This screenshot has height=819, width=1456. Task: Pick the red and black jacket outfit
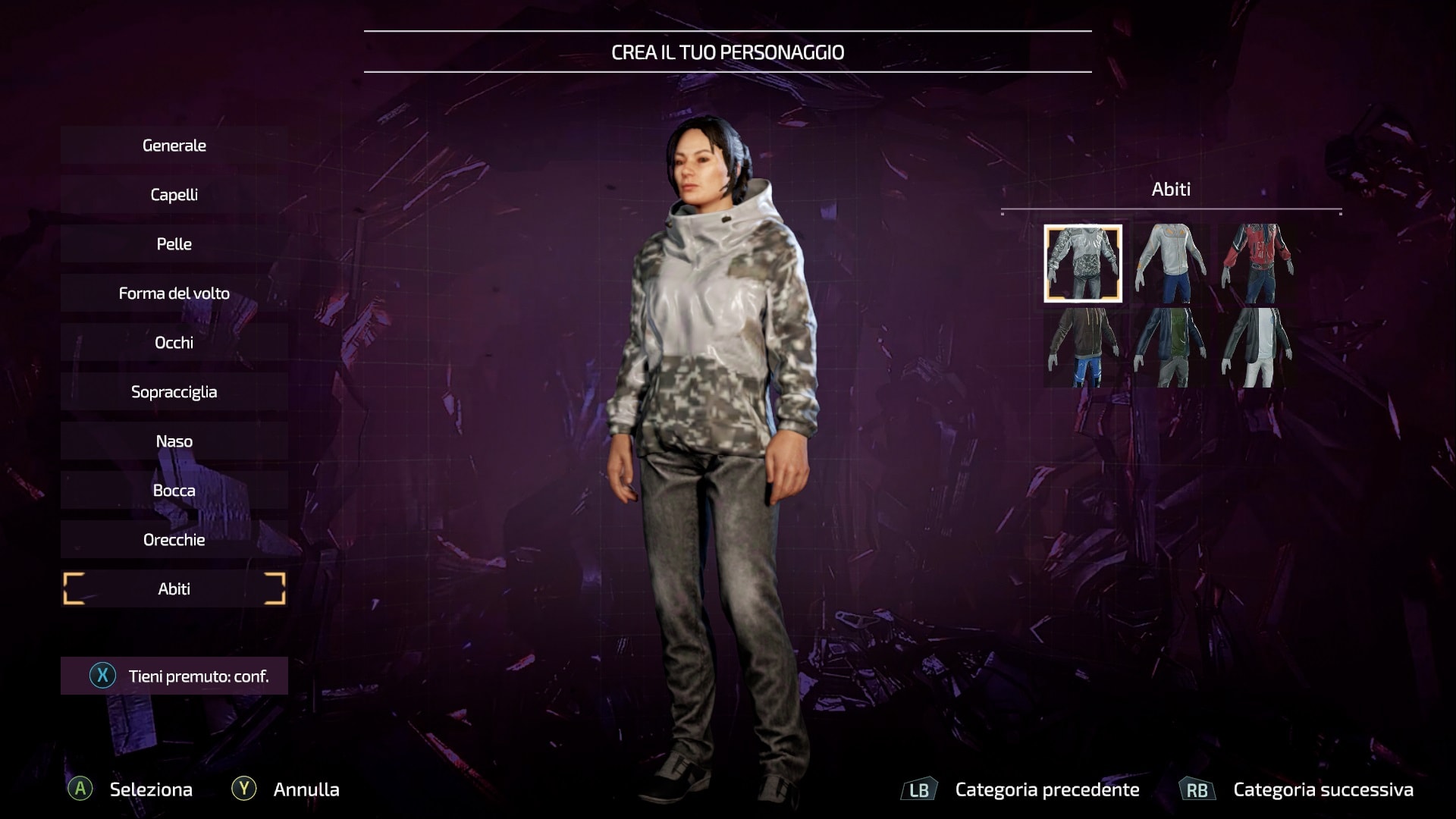tap(1257, 264)
